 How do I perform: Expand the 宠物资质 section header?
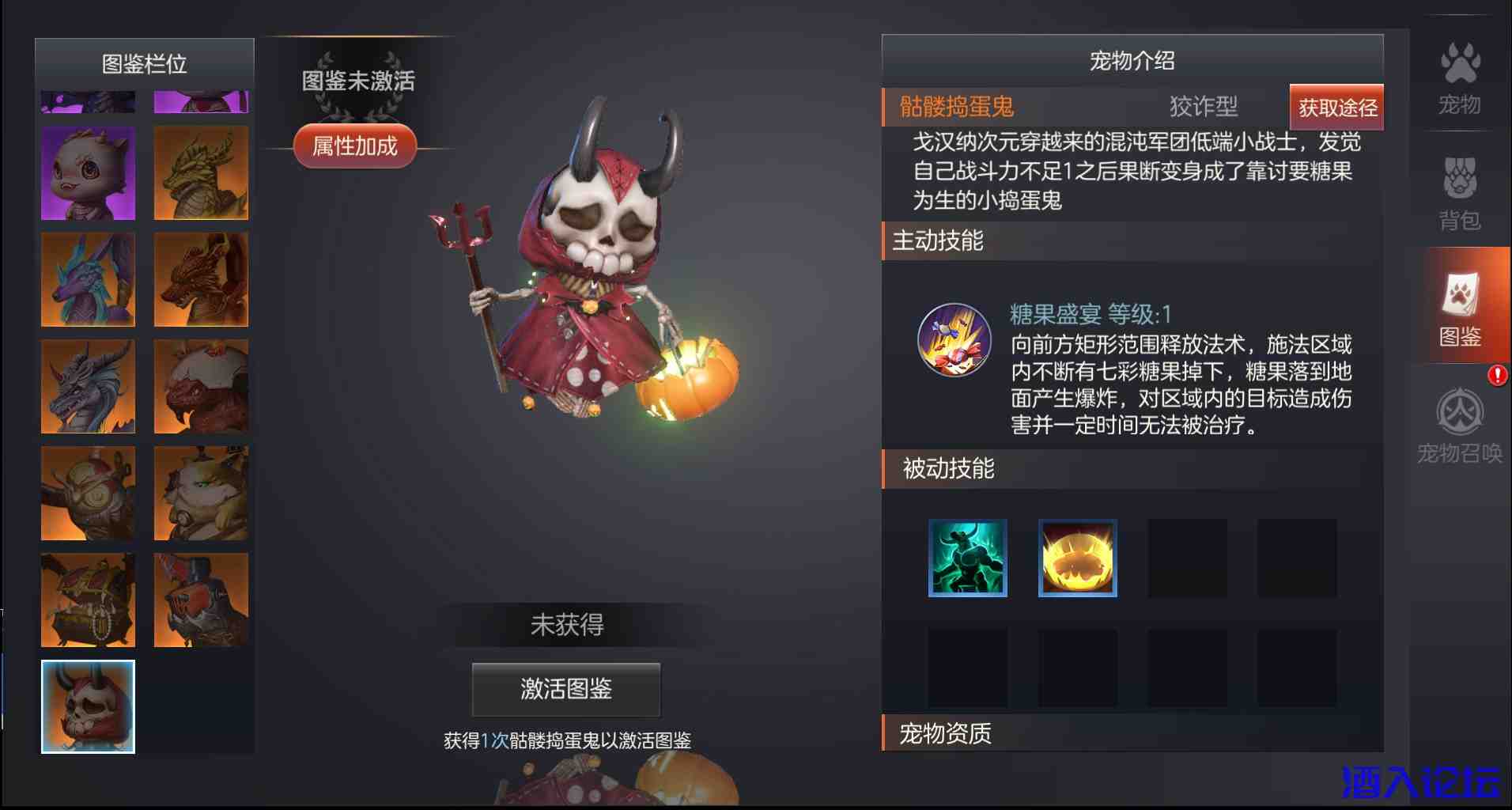pos(946,733)
